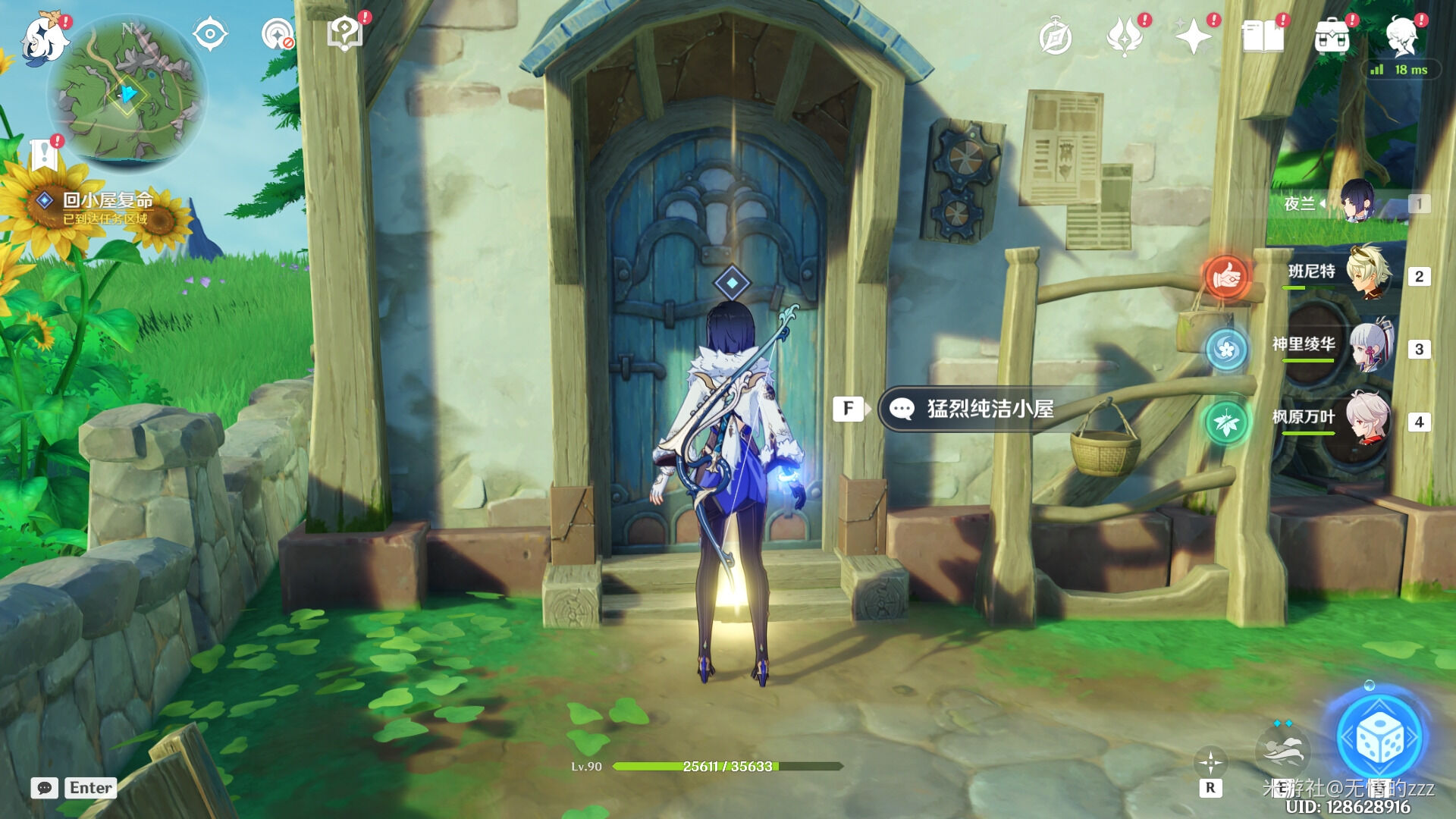
Task: Click the red exclamation bookmark notice icon
Action: pos(45,154)
